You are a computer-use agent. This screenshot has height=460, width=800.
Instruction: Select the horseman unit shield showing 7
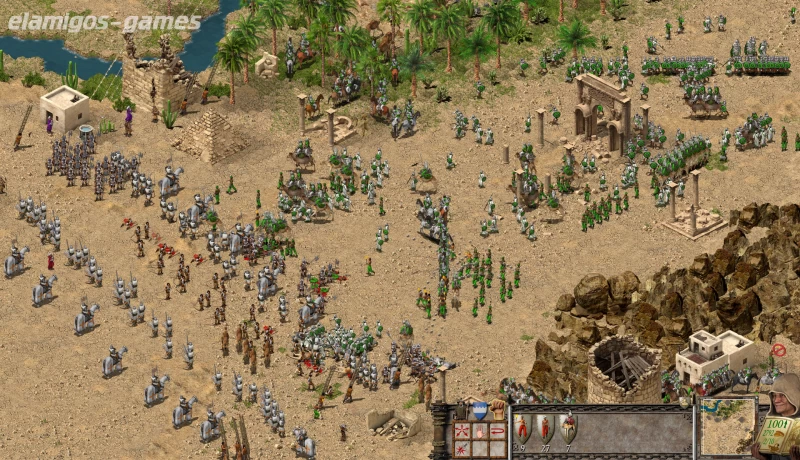pos(568,428)
